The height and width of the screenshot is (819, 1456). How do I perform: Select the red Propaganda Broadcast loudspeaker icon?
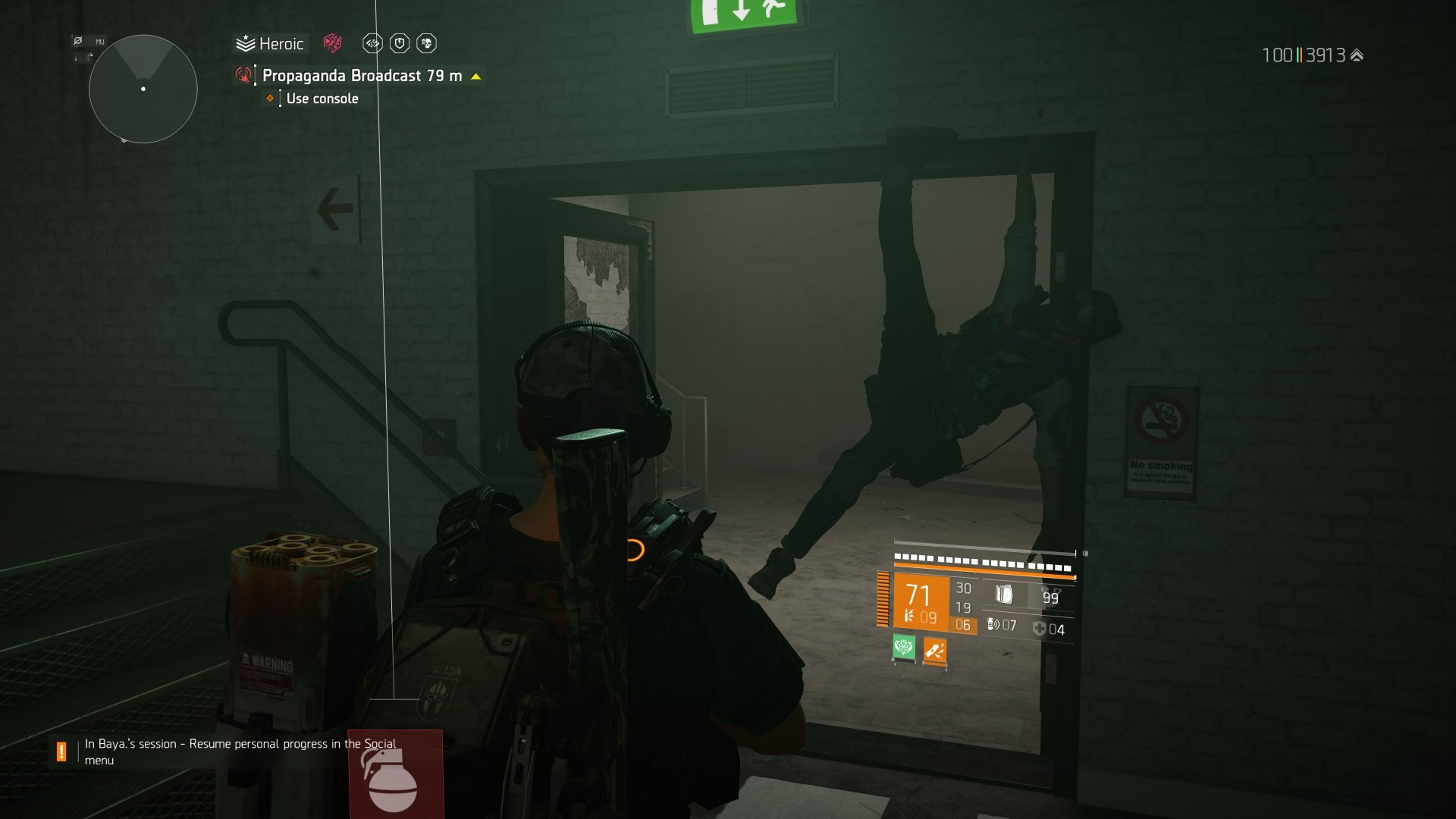[243, 76]
